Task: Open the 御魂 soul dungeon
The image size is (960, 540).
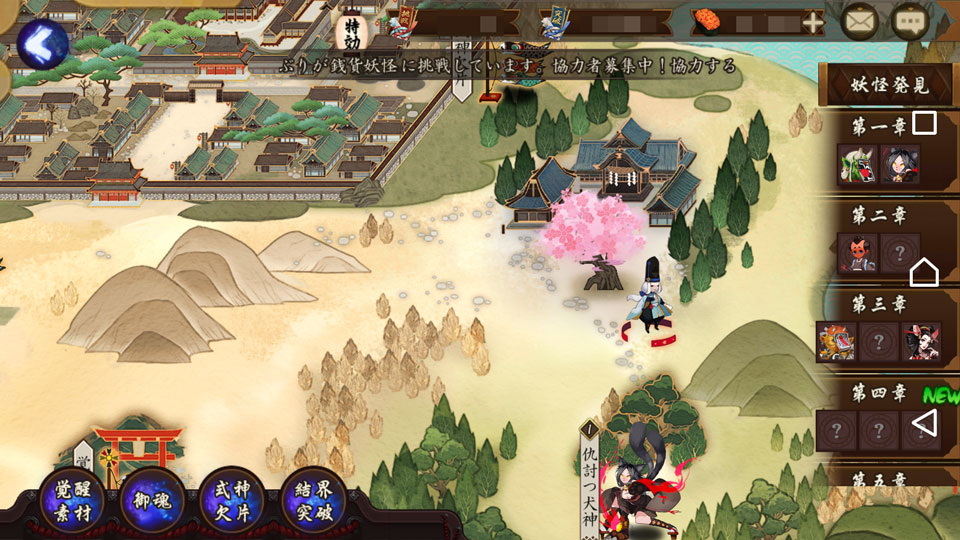Action: click(x=152, y=500)
